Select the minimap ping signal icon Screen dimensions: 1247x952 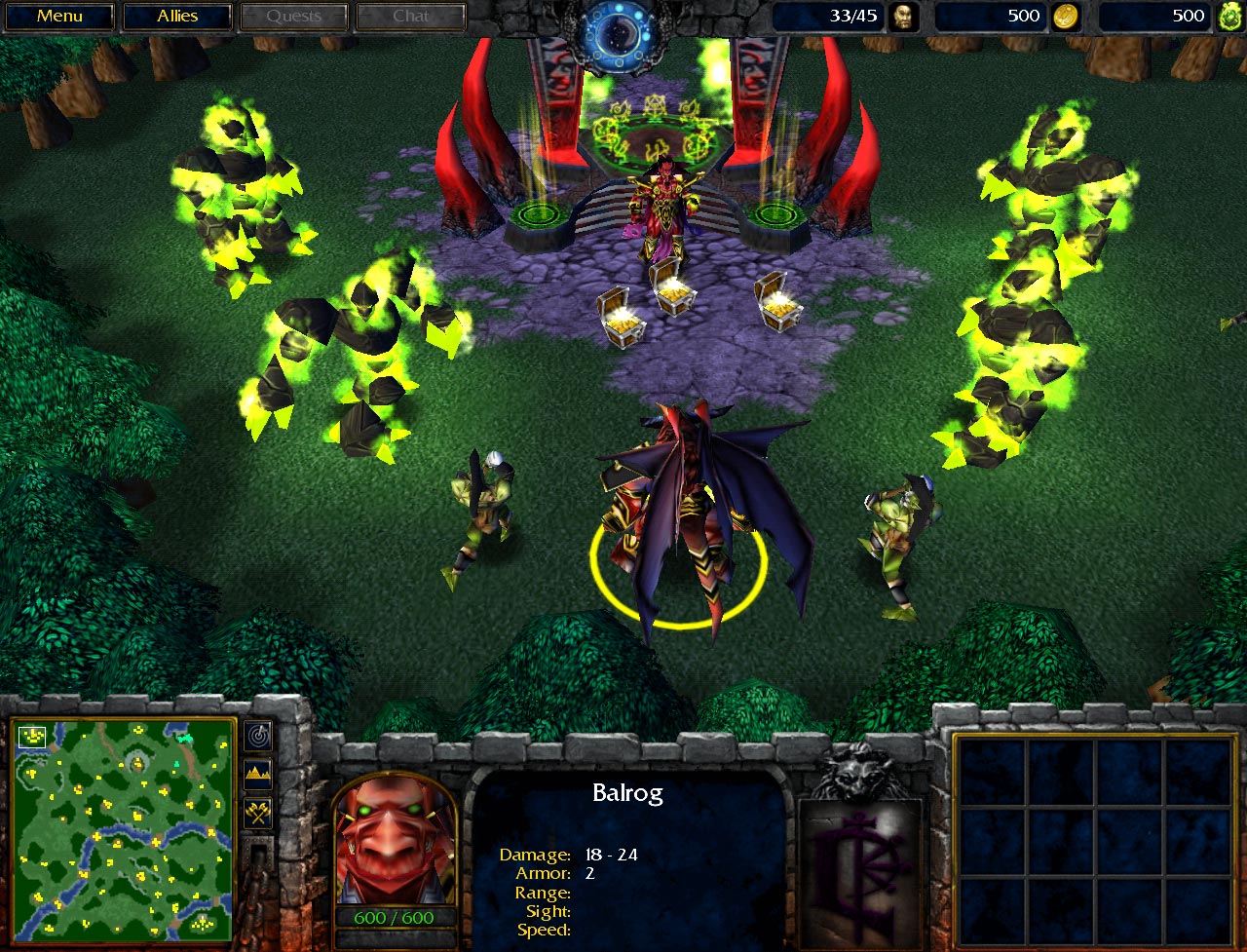[257, 735]
